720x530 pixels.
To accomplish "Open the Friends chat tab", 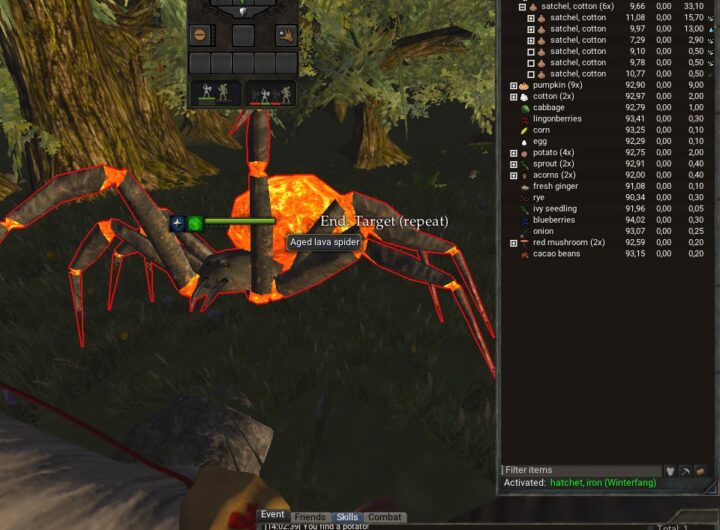I will [x=310, y=517].
